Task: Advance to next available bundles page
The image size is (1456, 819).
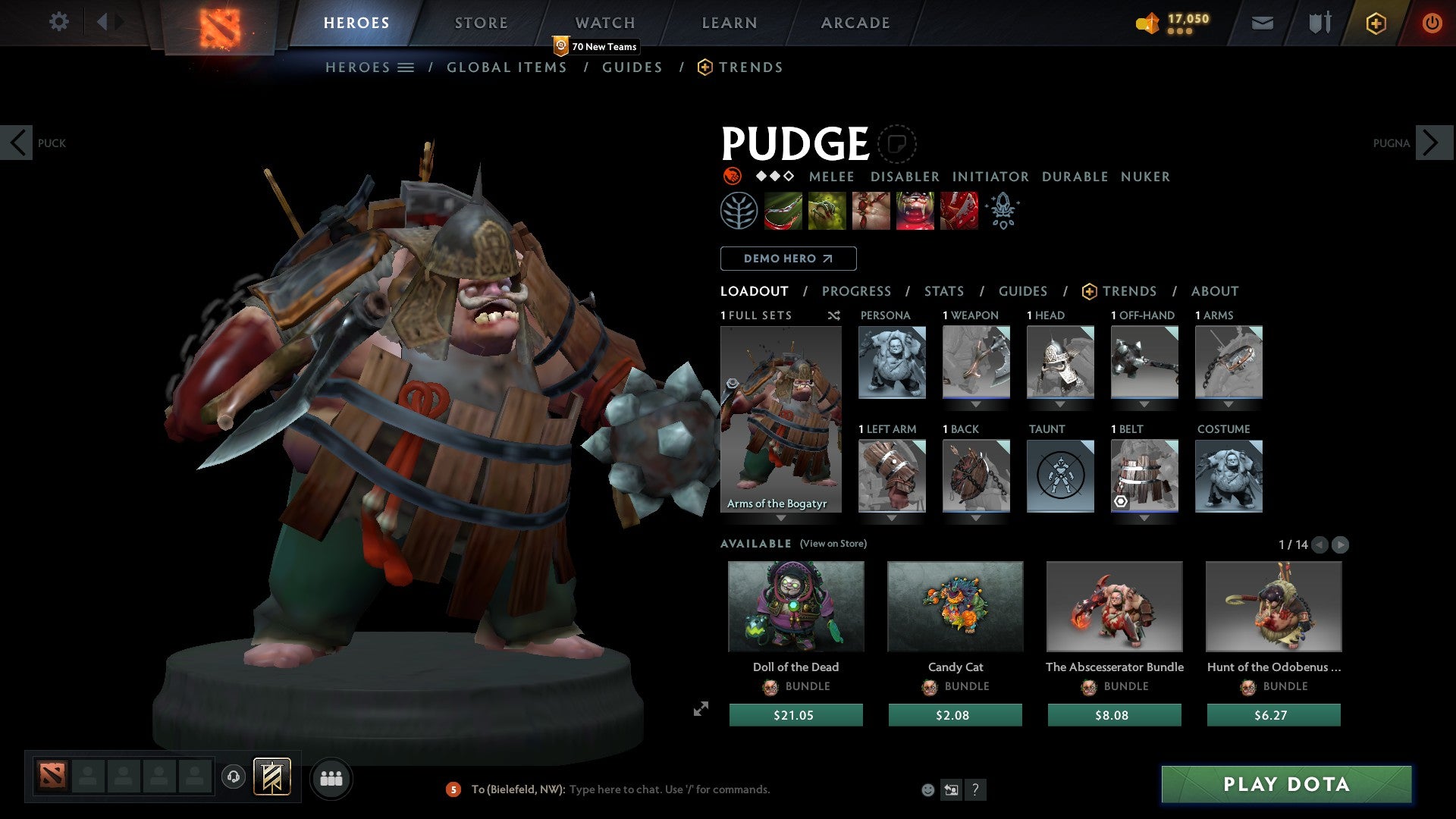Action: click(x=1341, y=544)
